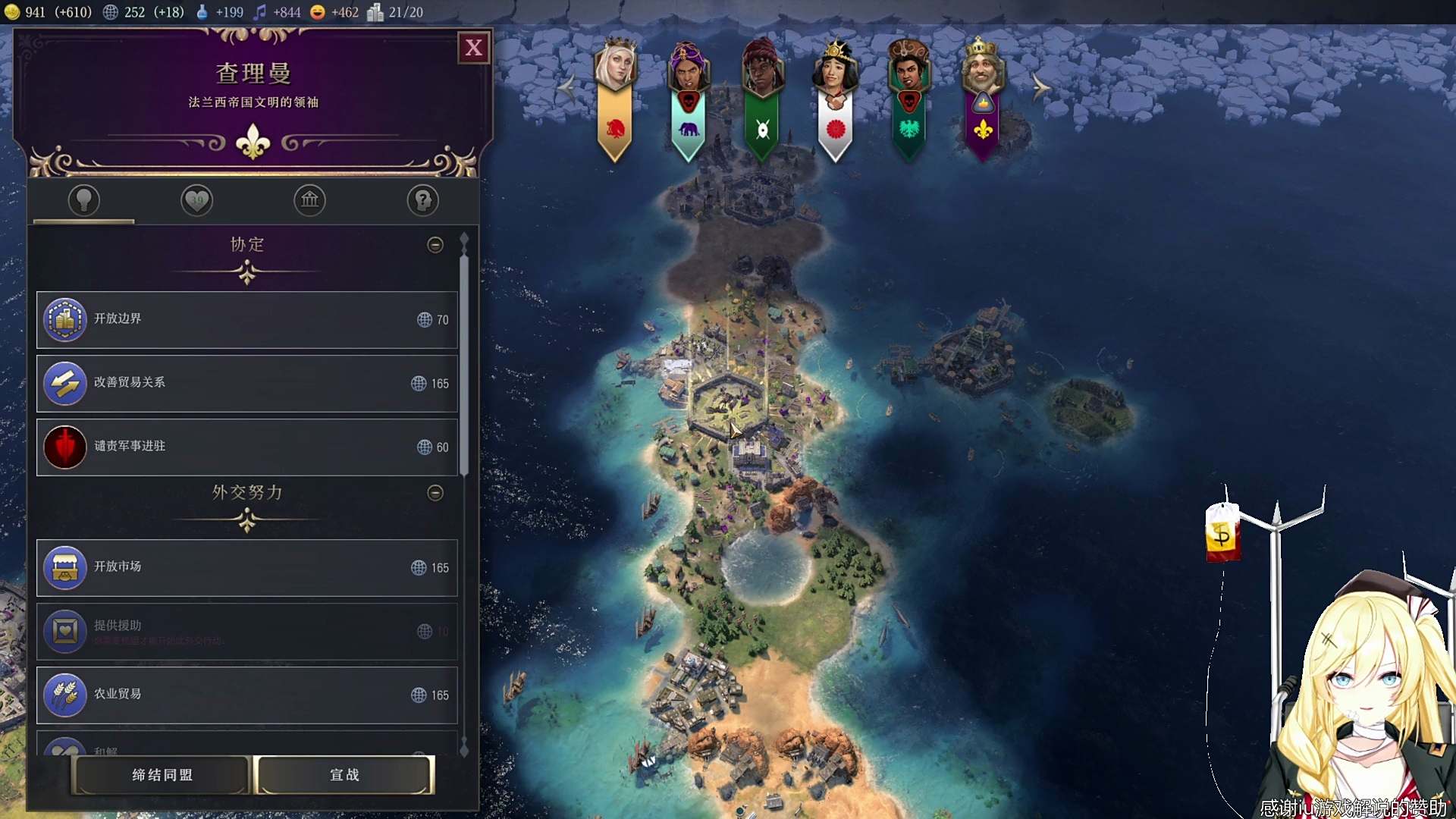Declare war with the 宣战 button
Viewport: 1456px width, 819px height.
[x=345, y=775]
